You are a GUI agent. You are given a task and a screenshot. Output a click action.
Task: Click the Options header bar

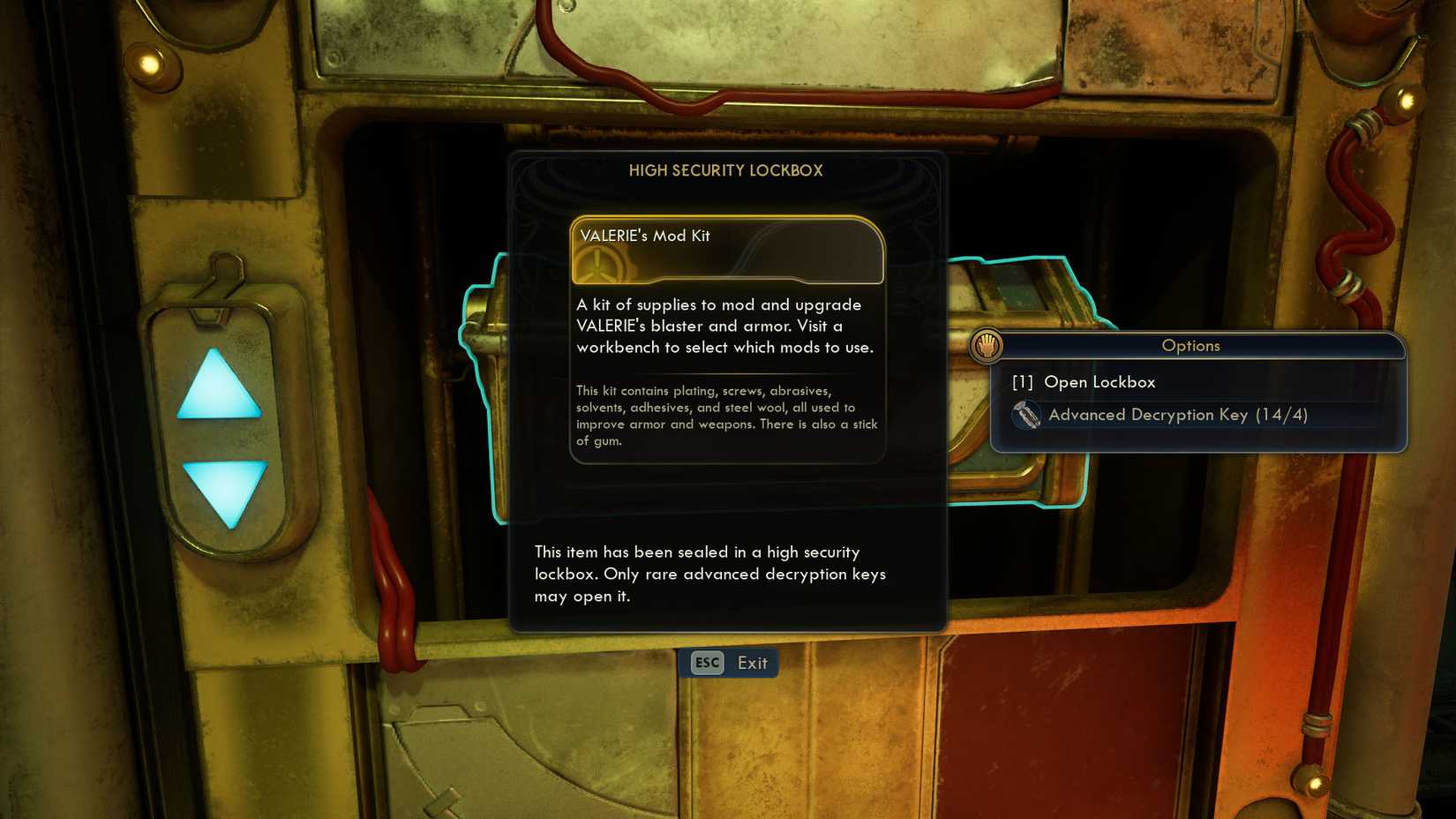pyautogui.click(x=1190, y=346)
